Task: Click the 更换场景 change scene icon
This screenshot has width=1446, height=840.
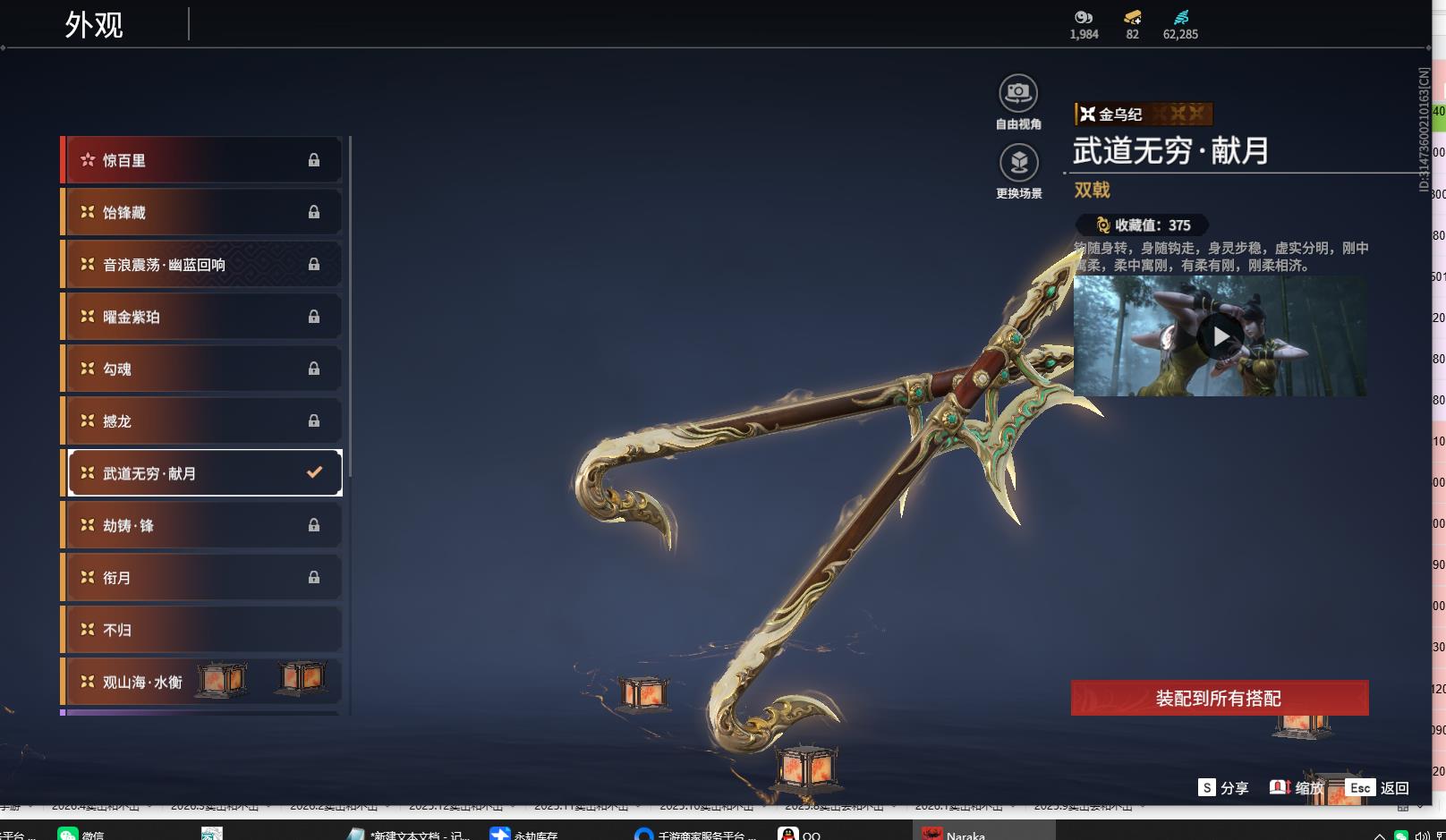Action: pyautogui.click(x=1018, y=163)
